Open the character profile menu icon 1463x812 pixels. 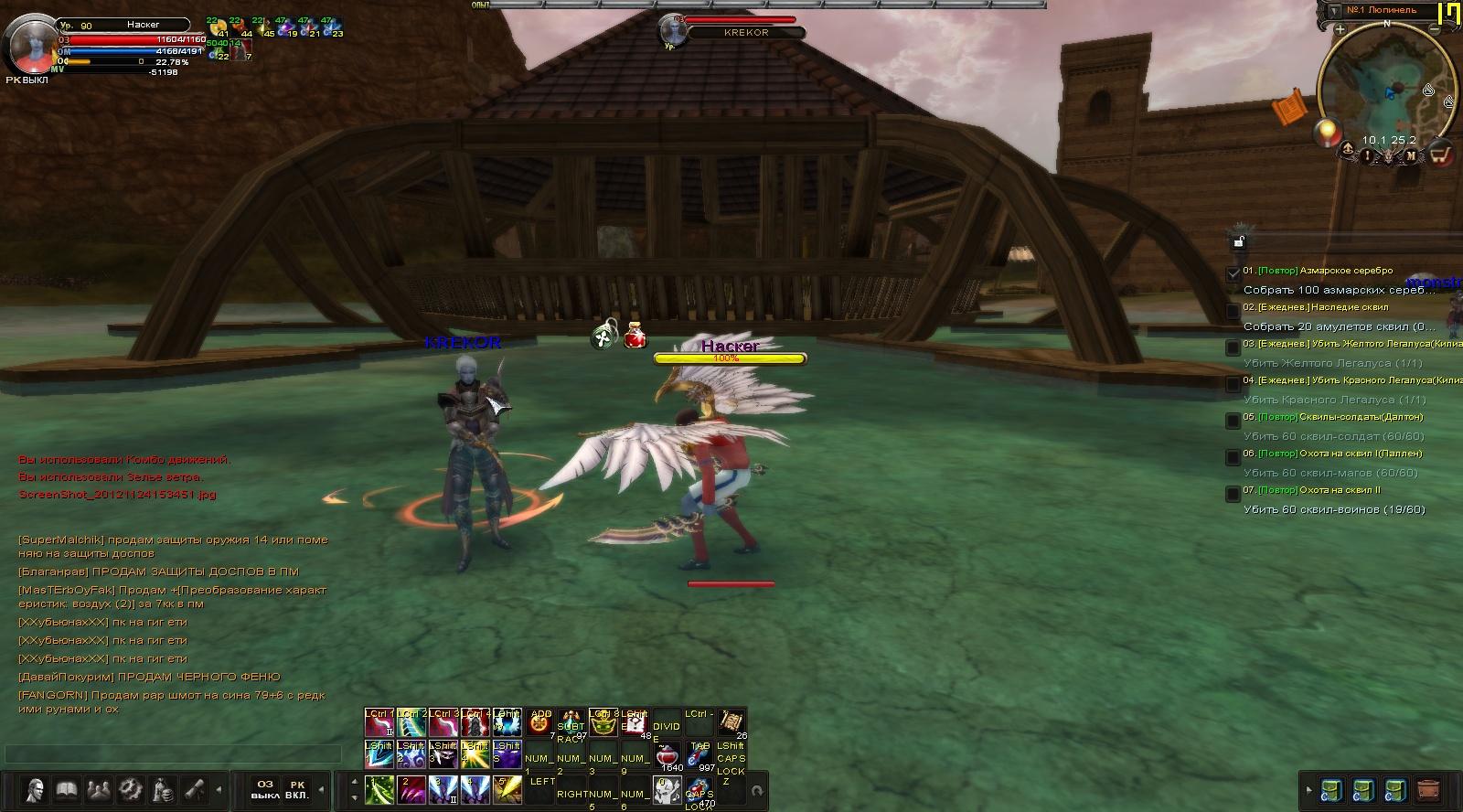35,789
